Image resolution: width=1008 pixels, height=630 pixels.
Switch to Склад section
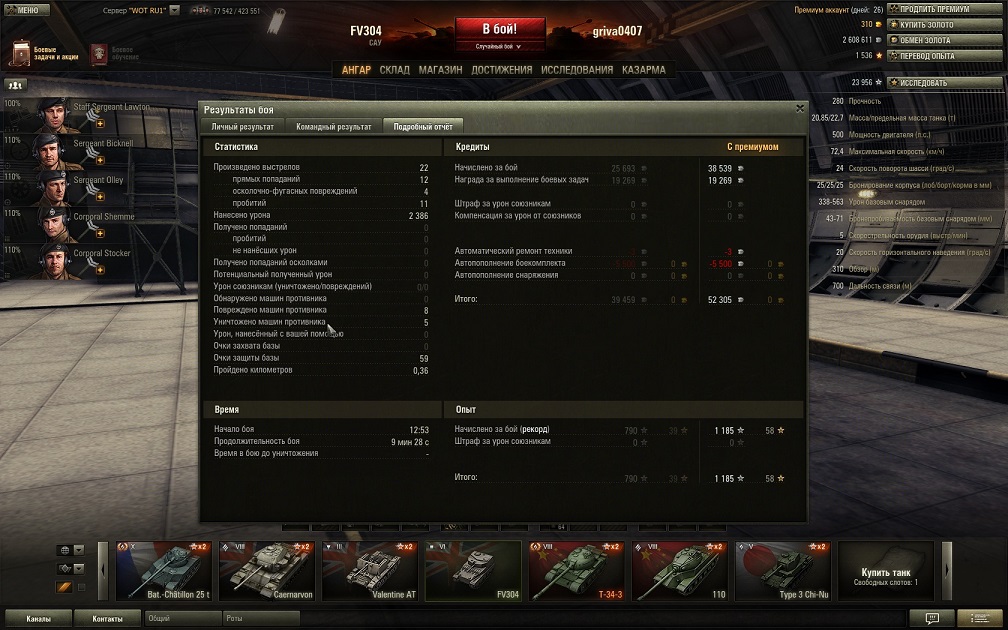click(394, 70)
